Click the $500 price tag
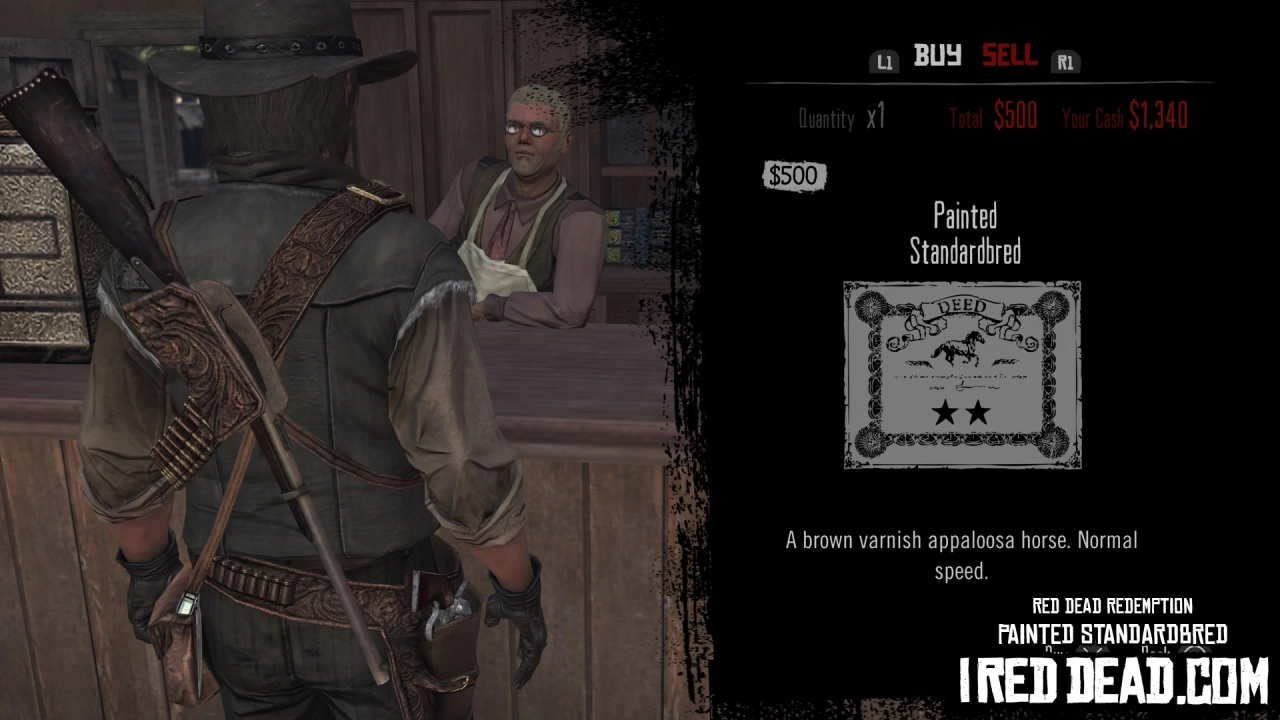 pyautogui.click(x=795, y=175)
